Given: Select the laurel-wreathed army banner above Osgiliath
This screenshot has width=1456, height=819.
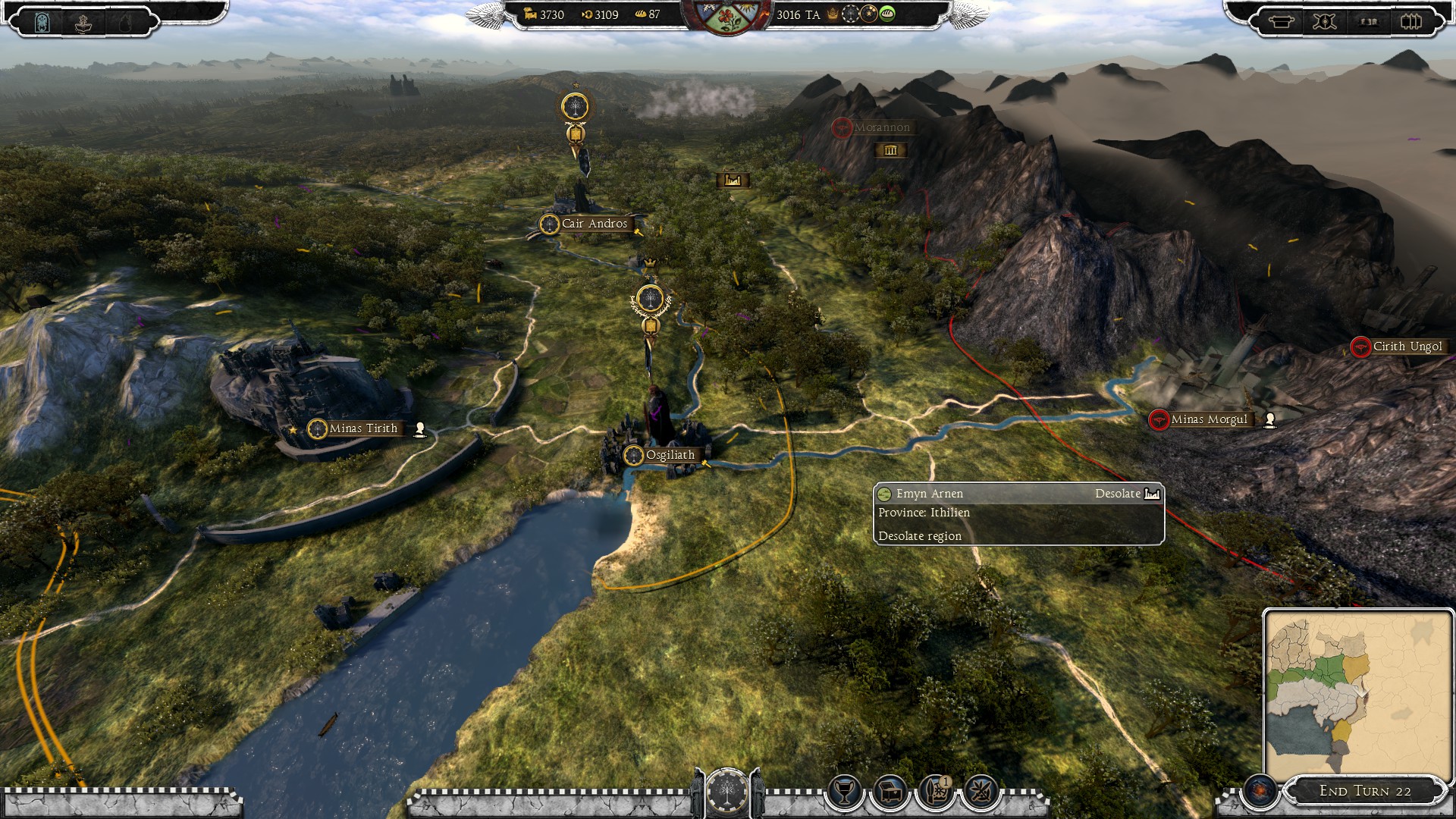Looking at the screenshot, I should pyautogui.click(x=650, y=300).
